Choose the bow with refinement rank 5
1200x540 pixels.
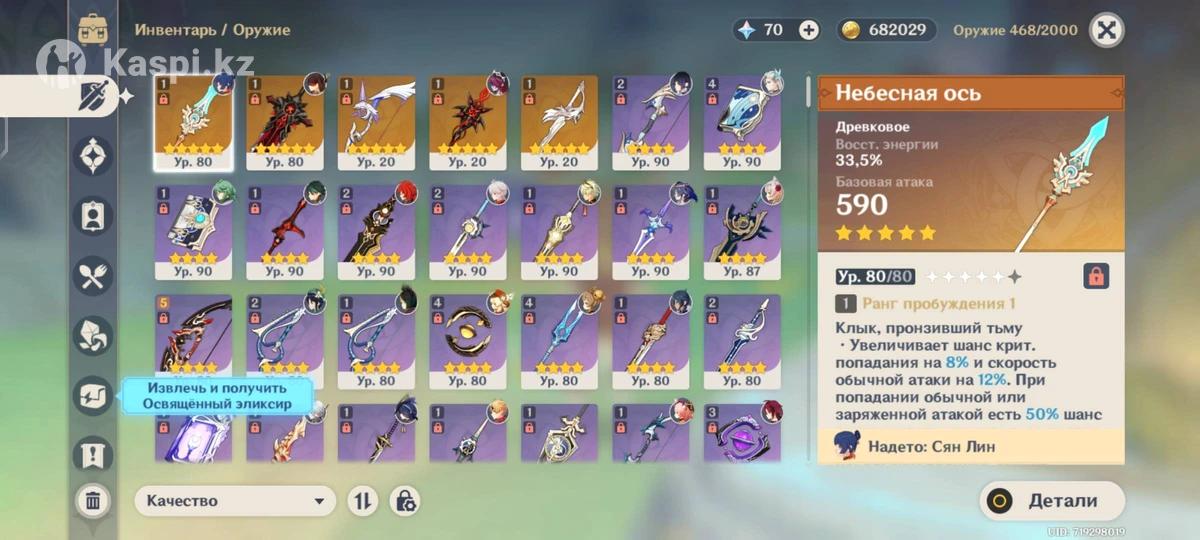point(194,341)
